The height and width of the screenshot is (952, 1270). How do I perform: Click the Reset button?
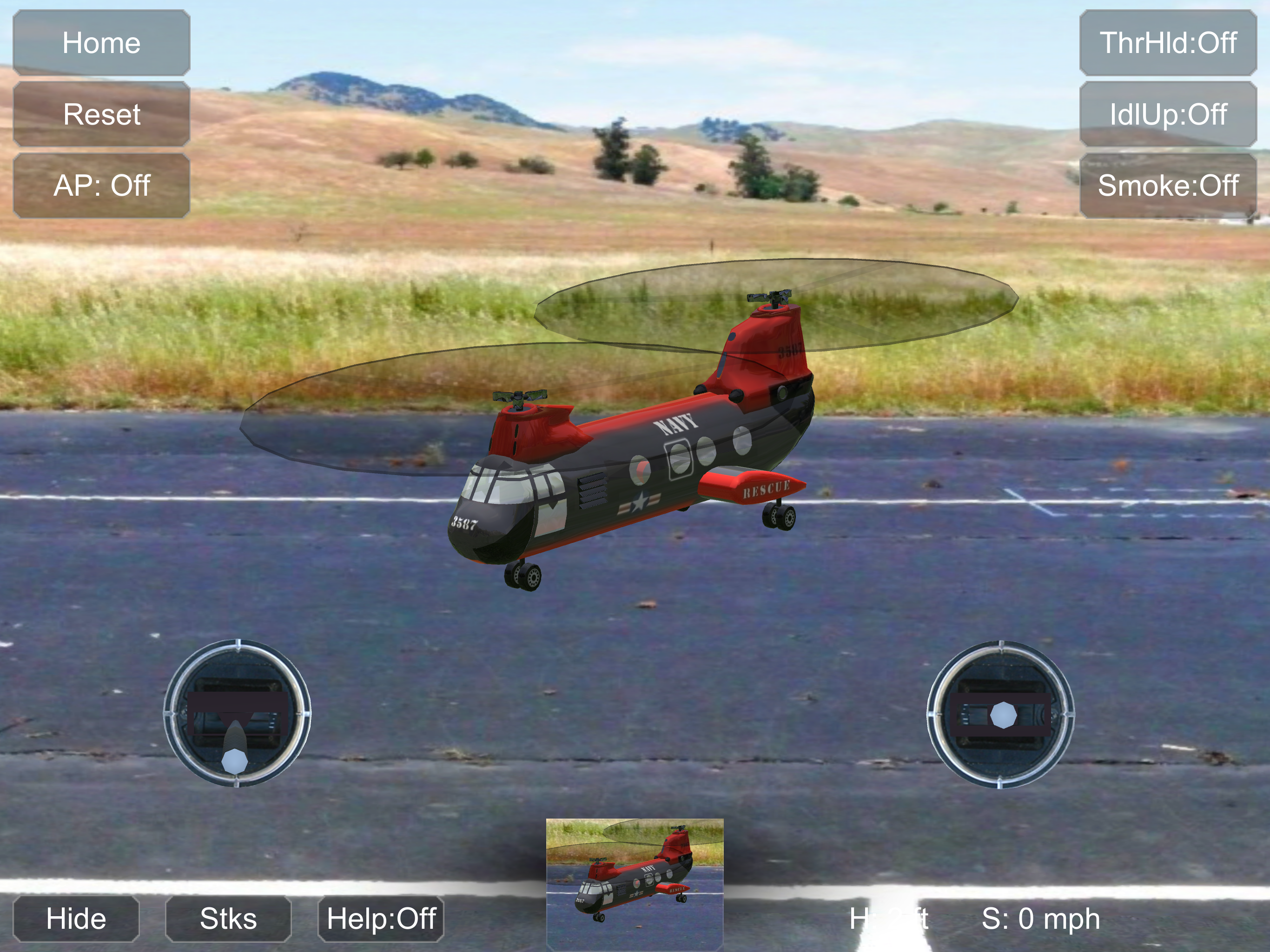pyautogui.click(x=102, y=114)
